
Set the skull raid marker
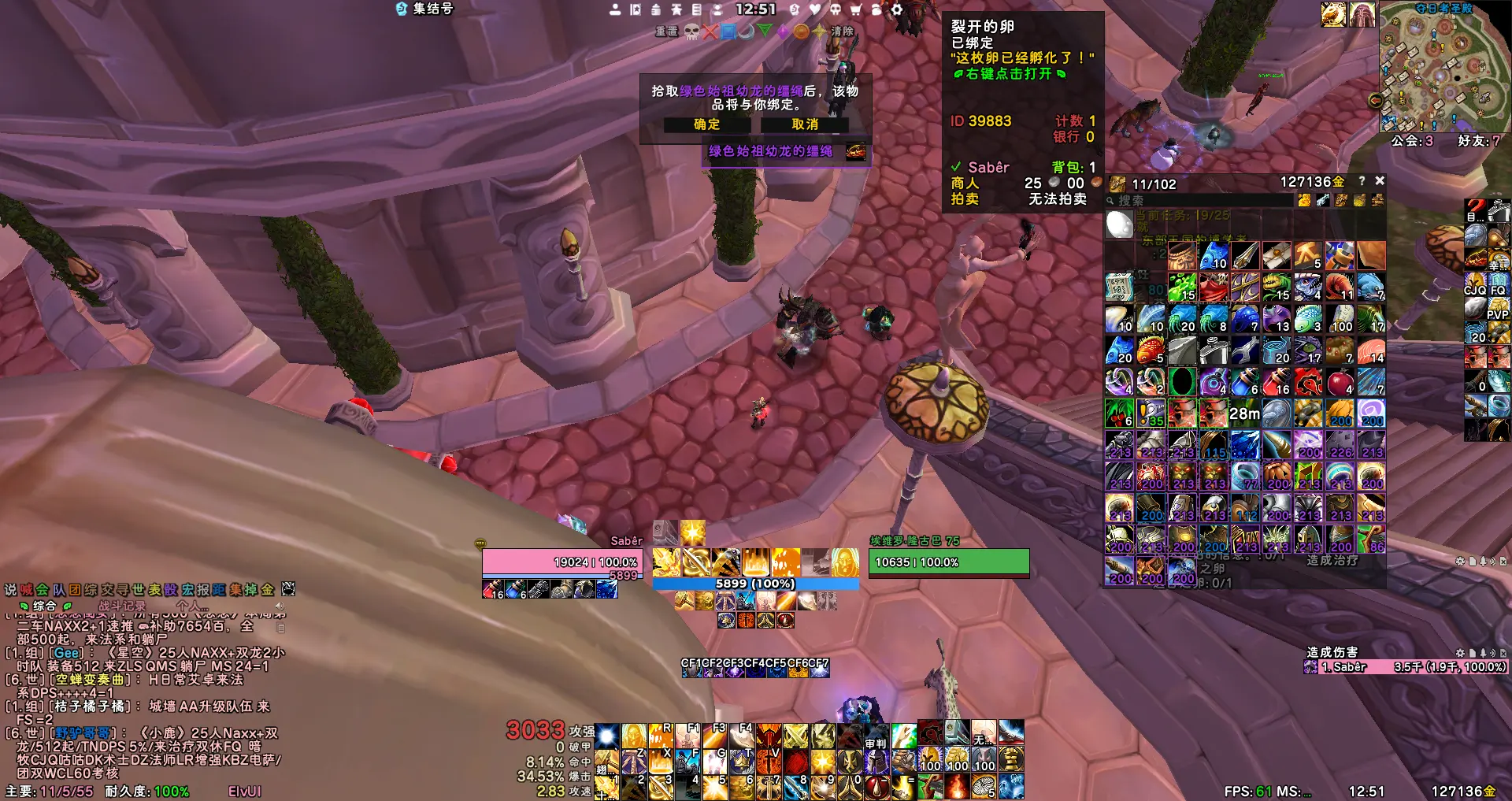[691, 32]
